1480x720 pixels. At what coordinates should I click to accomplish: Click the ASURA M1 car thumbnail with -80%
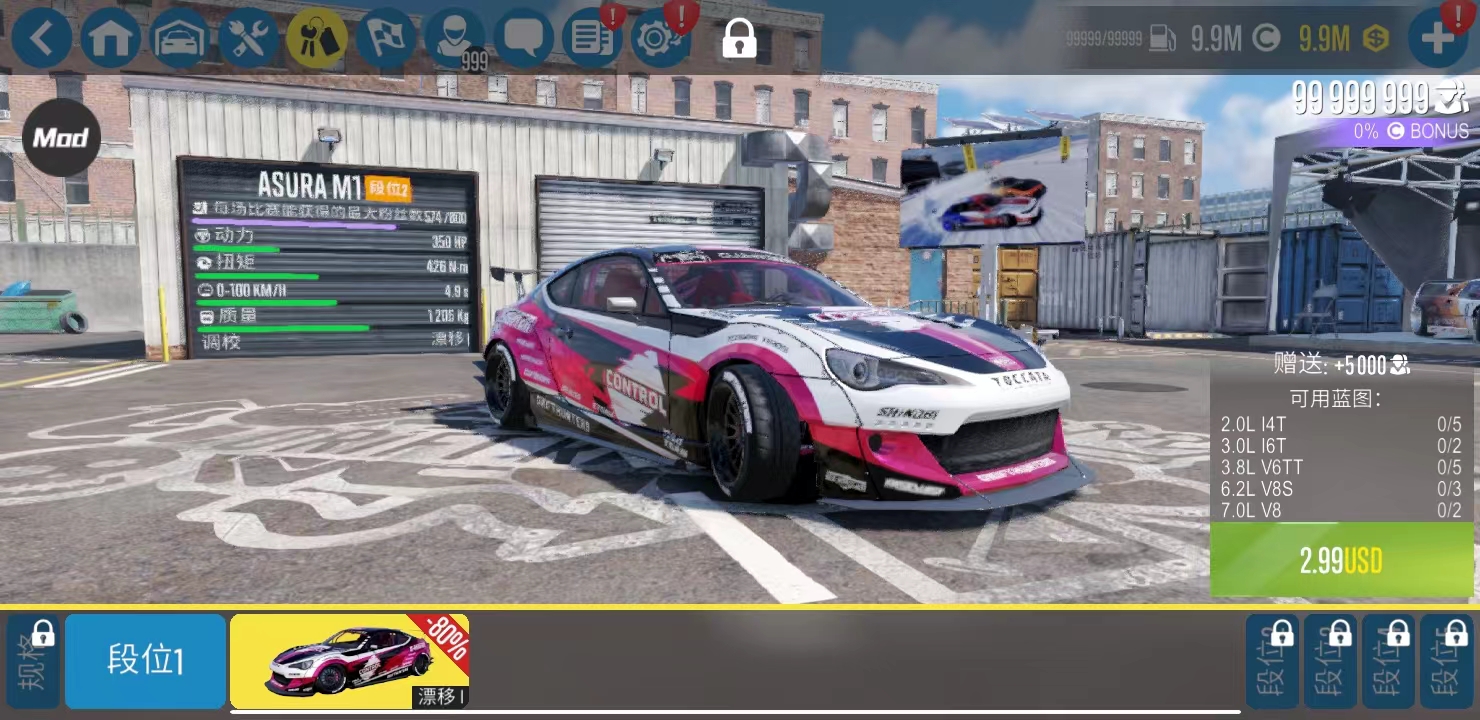click(350, 660)
